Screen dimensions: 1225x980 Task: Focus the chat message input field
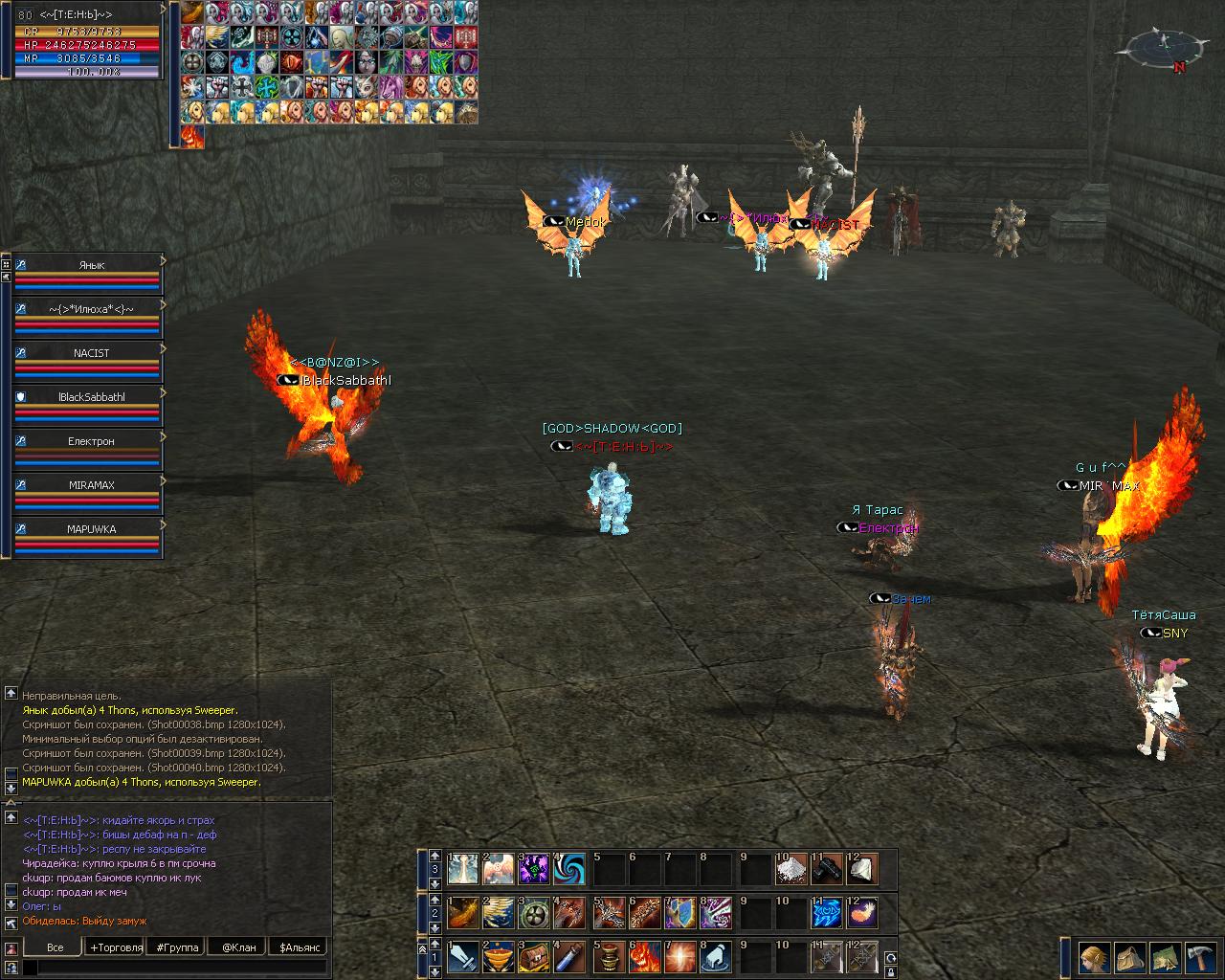click(177, 968)
